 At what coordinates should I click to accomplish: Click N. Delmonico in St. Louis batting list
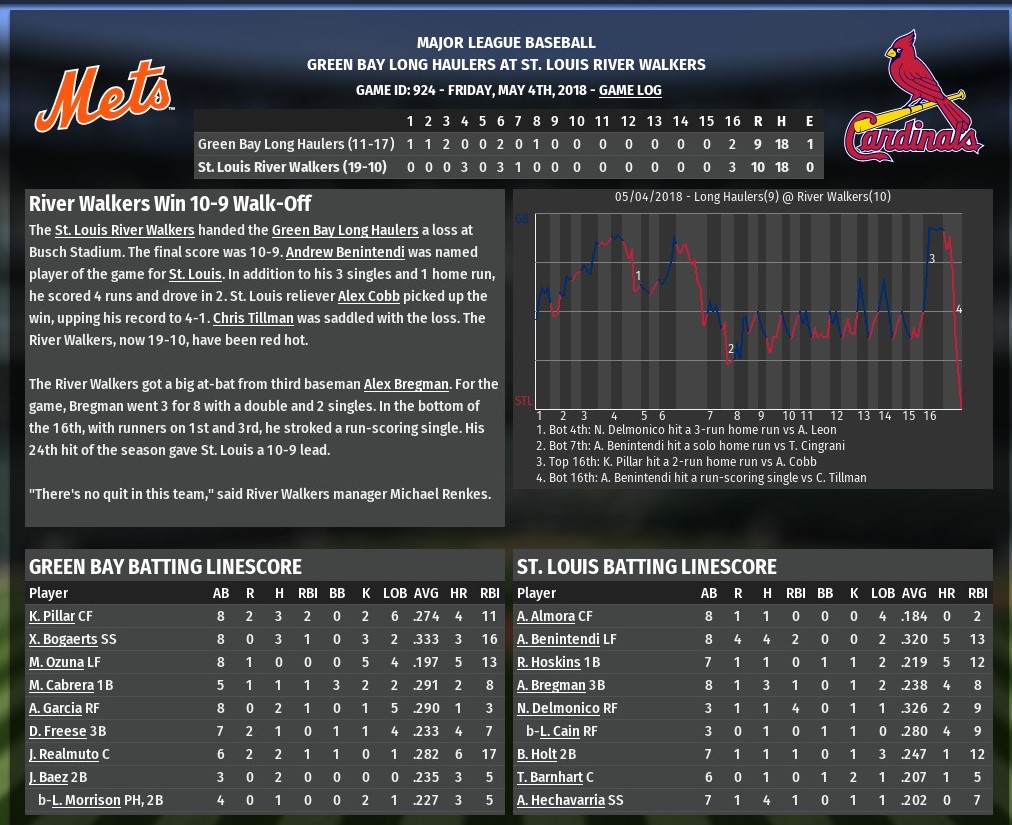point(558,708)
